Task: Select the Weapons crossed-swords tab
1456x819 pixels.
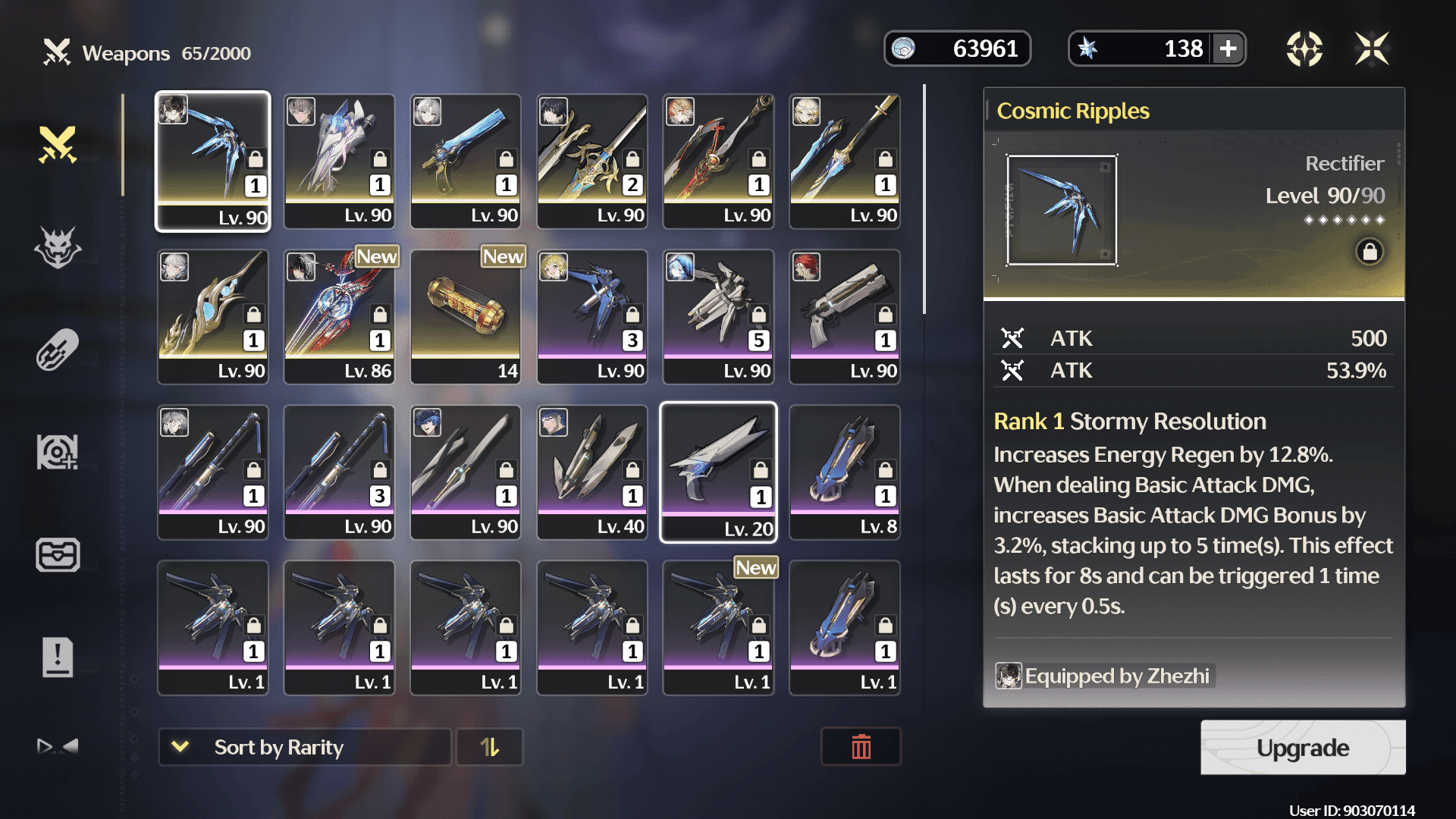Action: 58,144
